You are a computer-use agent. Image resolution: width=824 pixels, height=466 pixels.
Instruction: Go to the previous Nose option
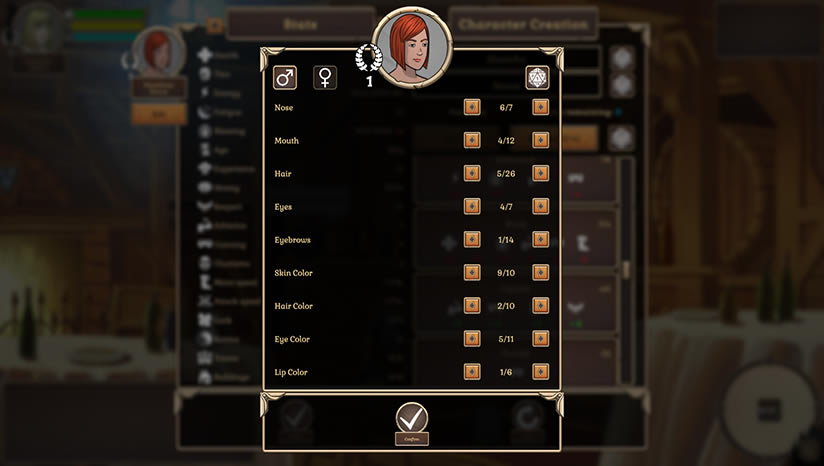(x=472, y=107)
